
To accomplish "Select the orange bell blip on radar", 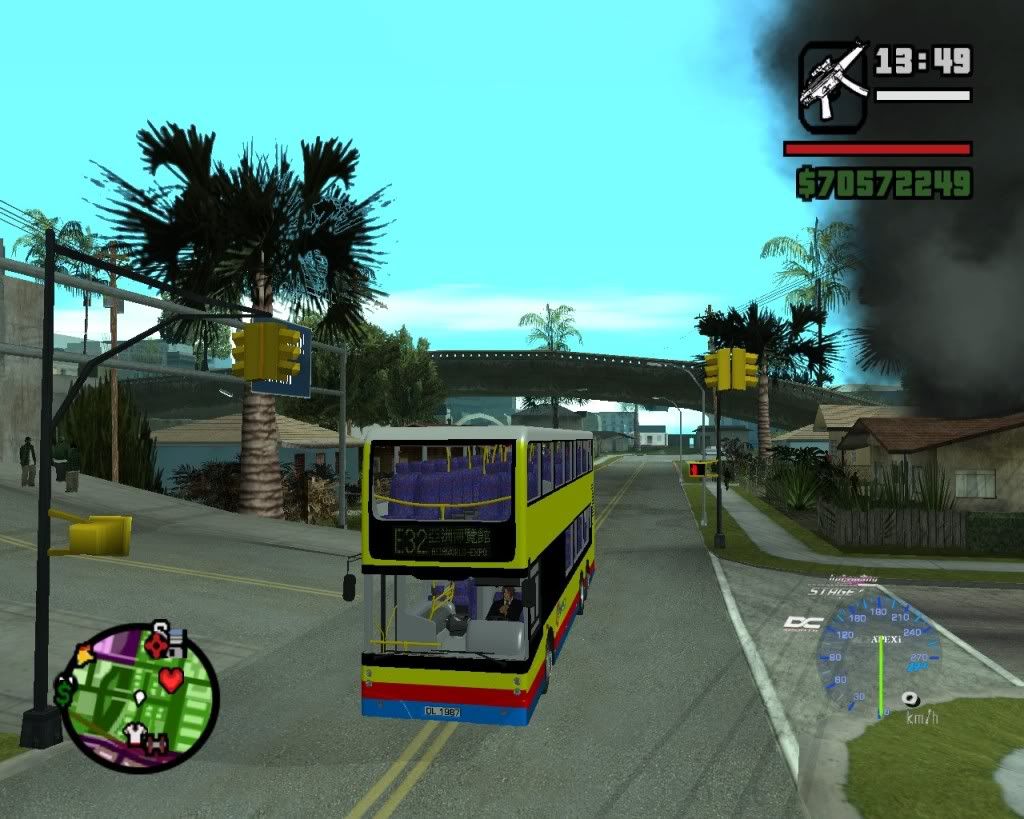I will pyautogui.click(x=82, y=656).
